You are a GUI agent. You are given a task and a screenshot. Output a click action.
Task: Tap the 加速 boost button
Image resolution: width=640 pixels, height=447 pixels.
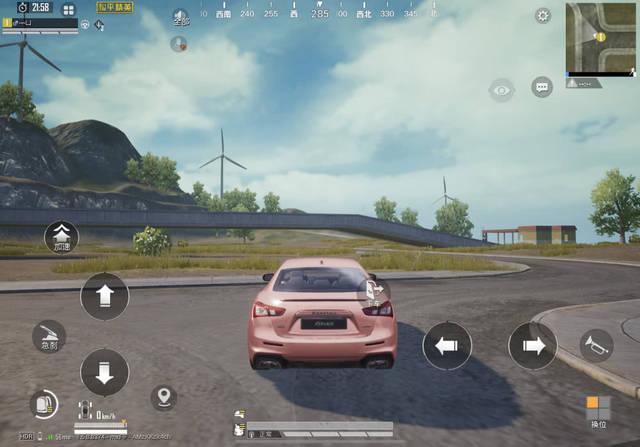61,237
